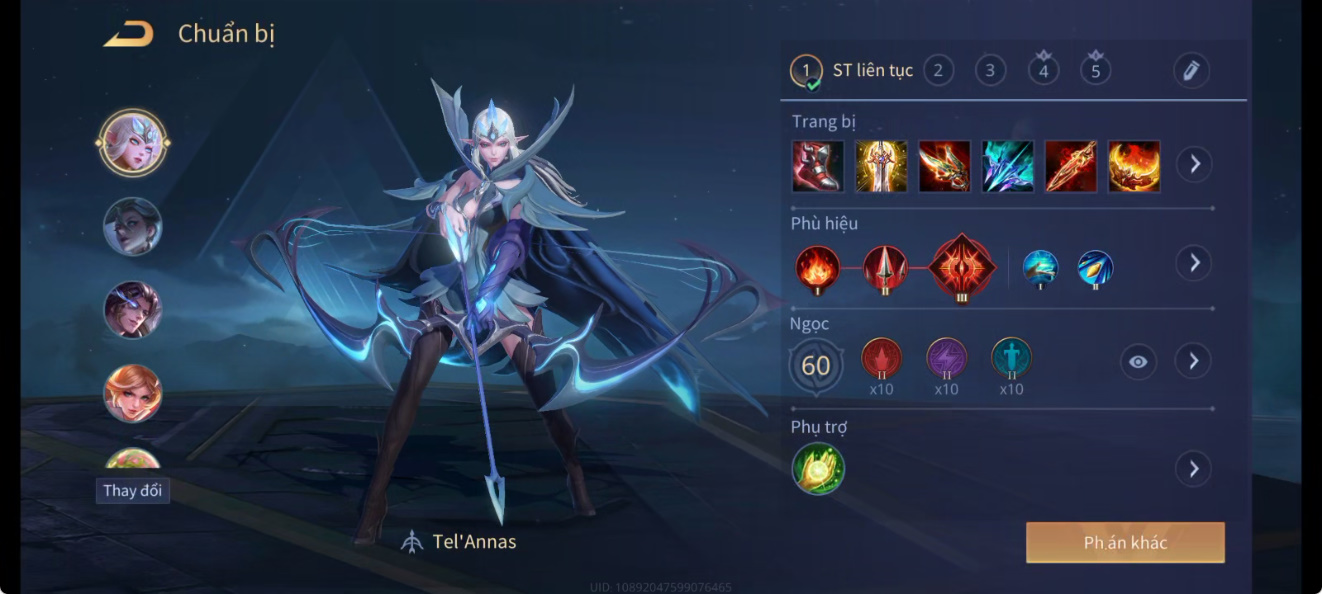Select the golden sword equipment item
This screenshot has height=594, width=1322.
(881, 166)
